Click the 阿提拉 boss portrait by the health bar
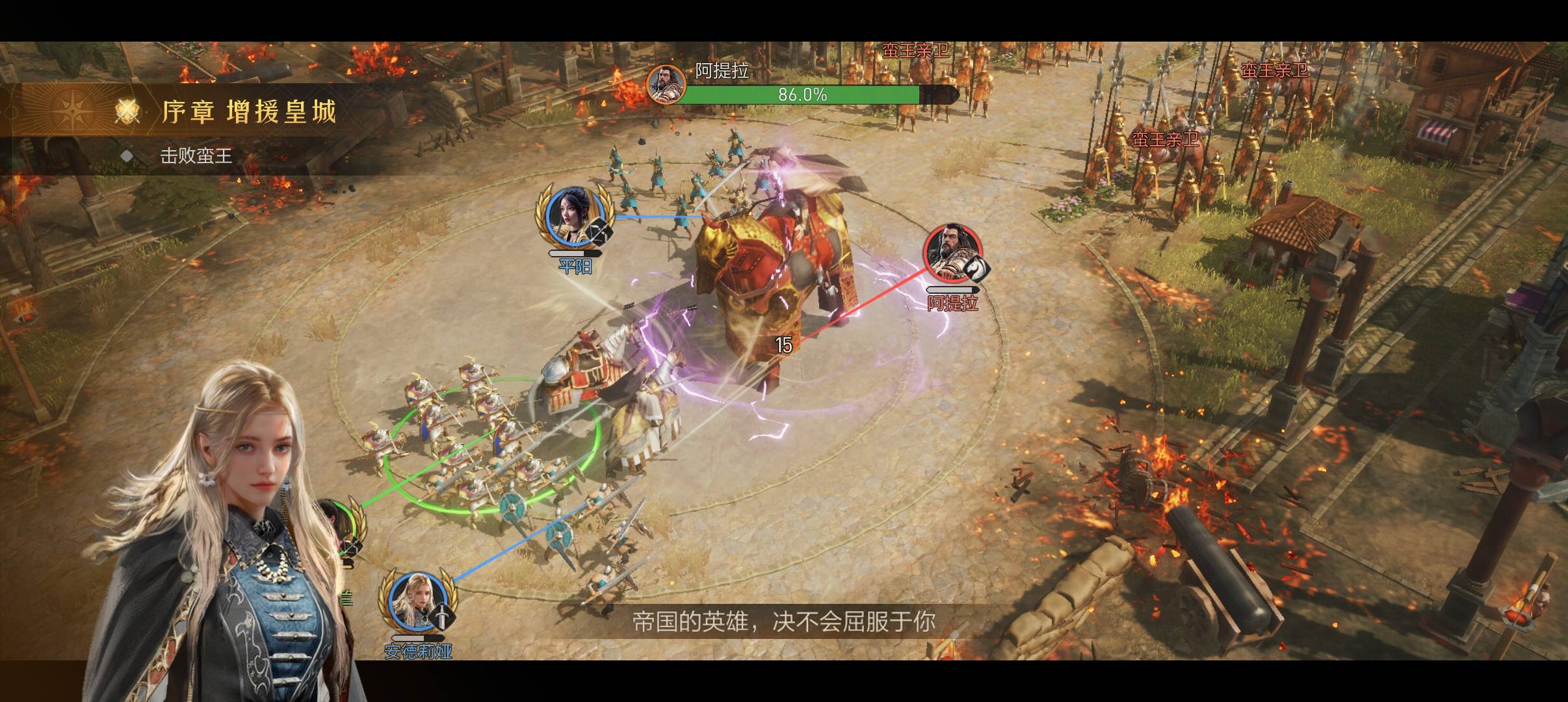The width and height of the screenshot is (1568, 702). [x=665, y=85]
